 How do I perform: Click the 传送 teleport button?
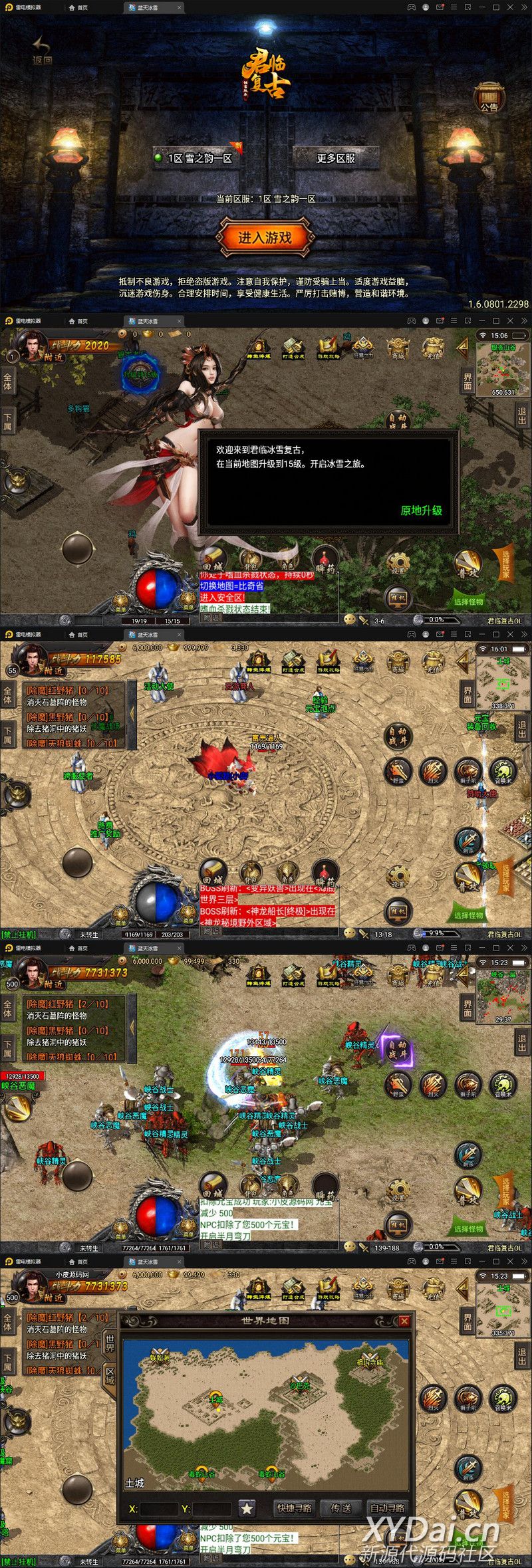point(341,1508)
